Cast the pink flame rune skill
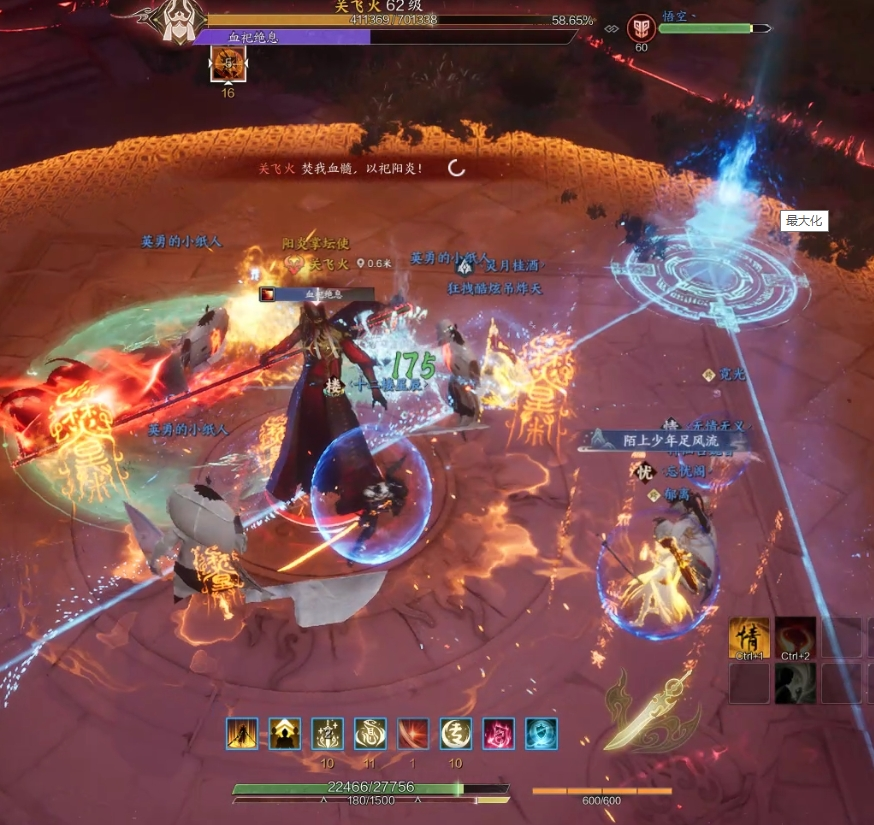Image resolution: width=874 pixels, height=825 pixels. (499, 734)
